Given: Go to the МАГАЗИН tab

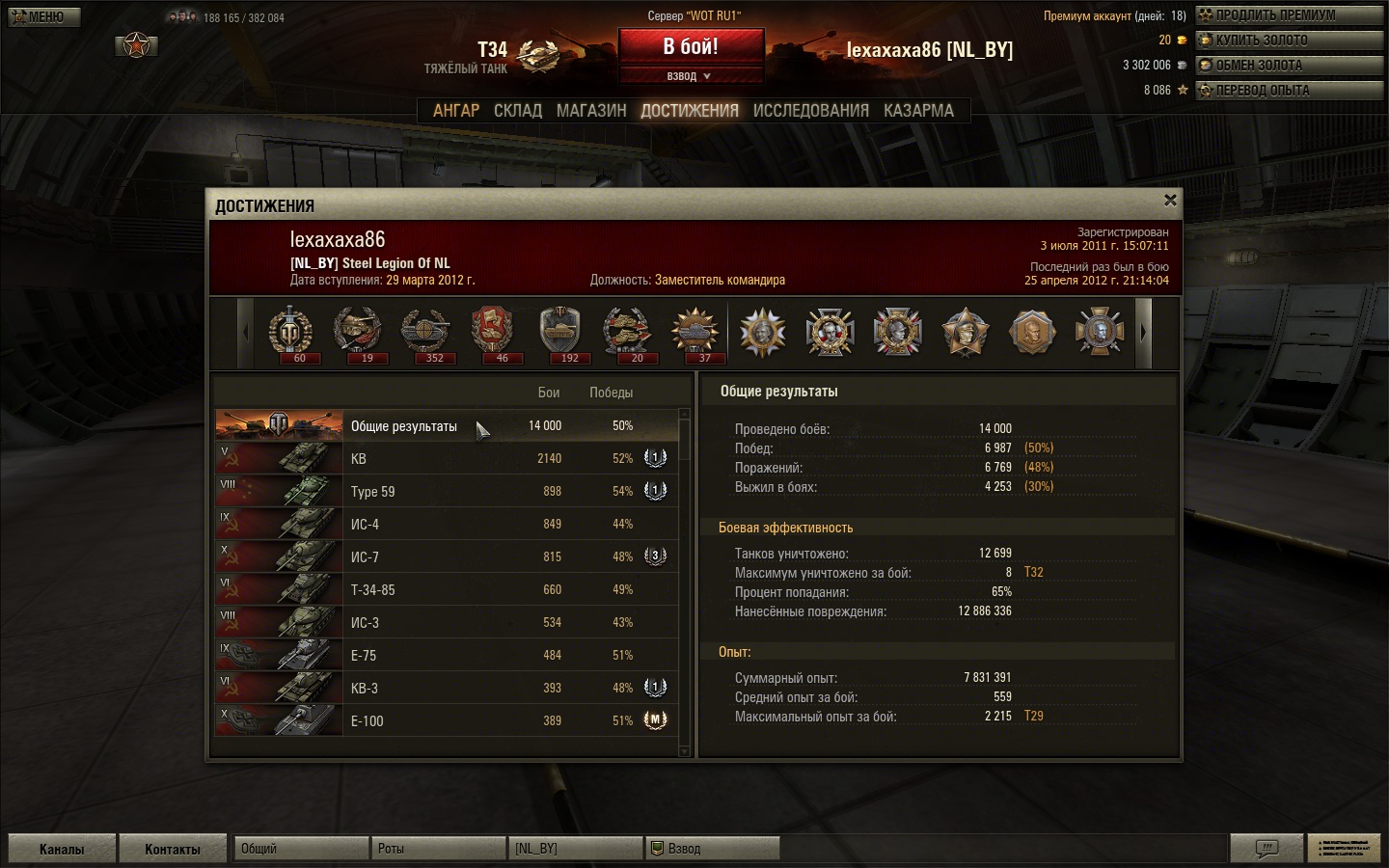Looking at the screenshot, I should coord(591,111).
